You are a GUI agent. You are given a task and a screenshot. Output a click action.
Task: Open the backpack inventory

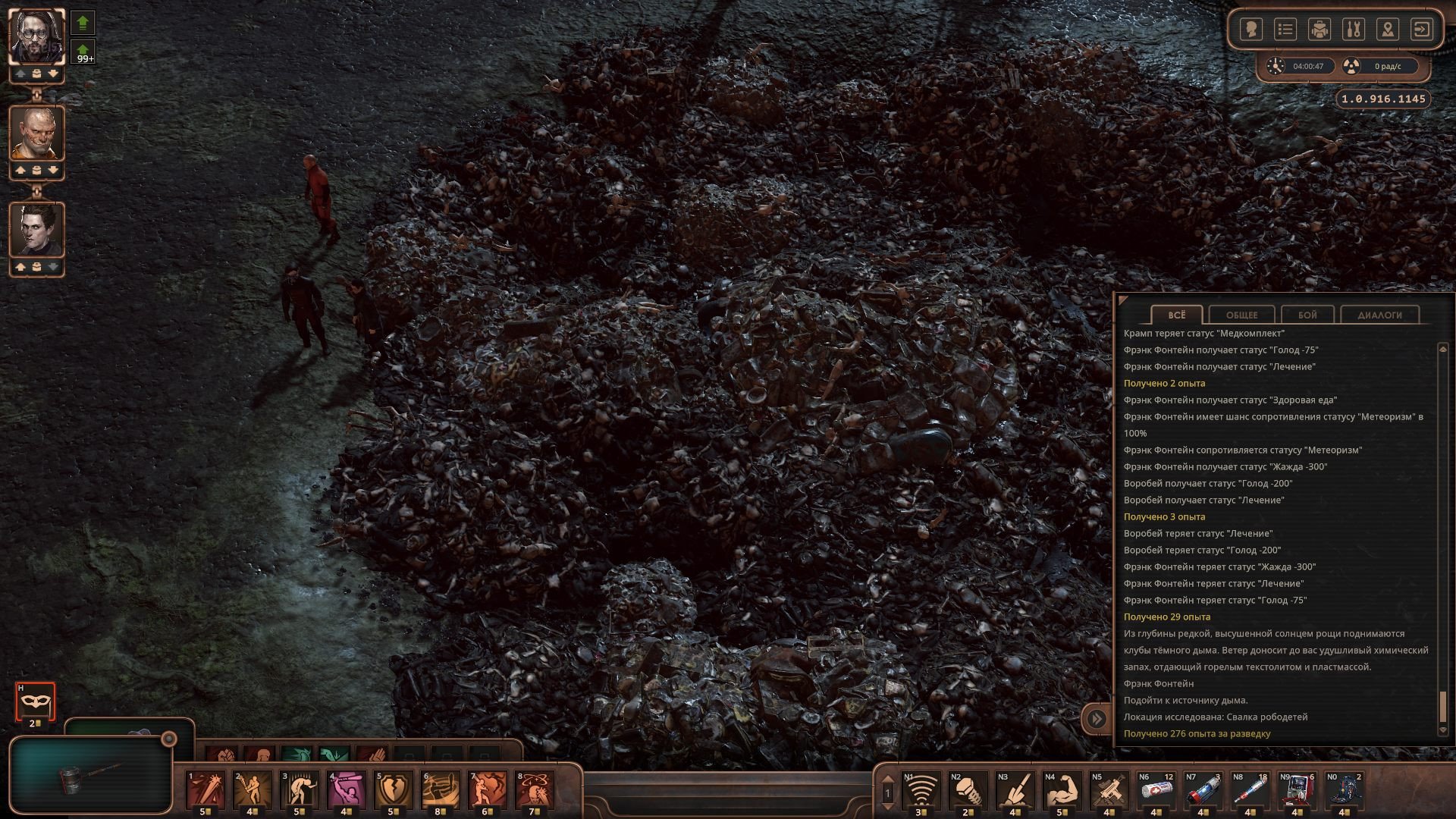tap(1319, 30)
